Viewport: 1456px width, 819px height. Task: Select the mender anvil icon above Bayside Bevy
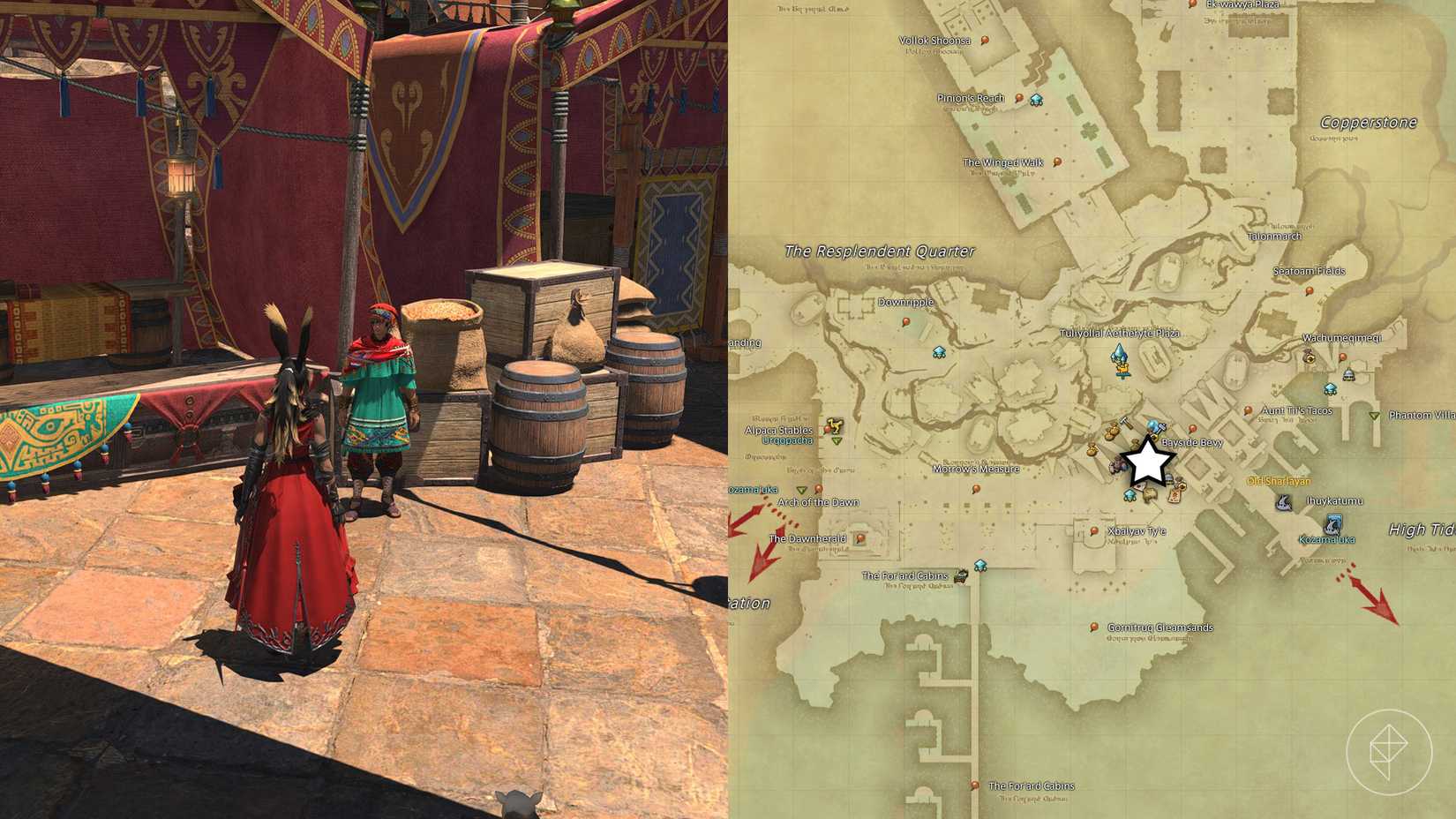tap(1161, 427)
